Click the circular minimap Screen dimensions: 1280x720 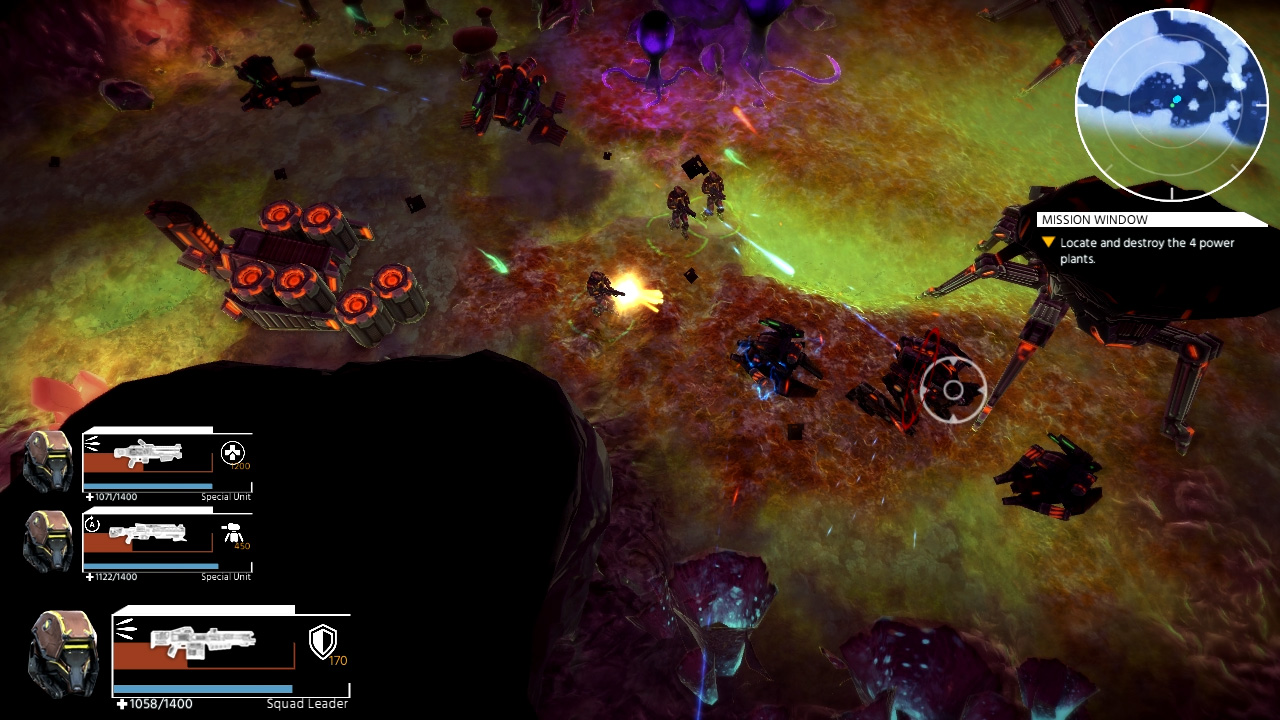[x=1171, y=104]
